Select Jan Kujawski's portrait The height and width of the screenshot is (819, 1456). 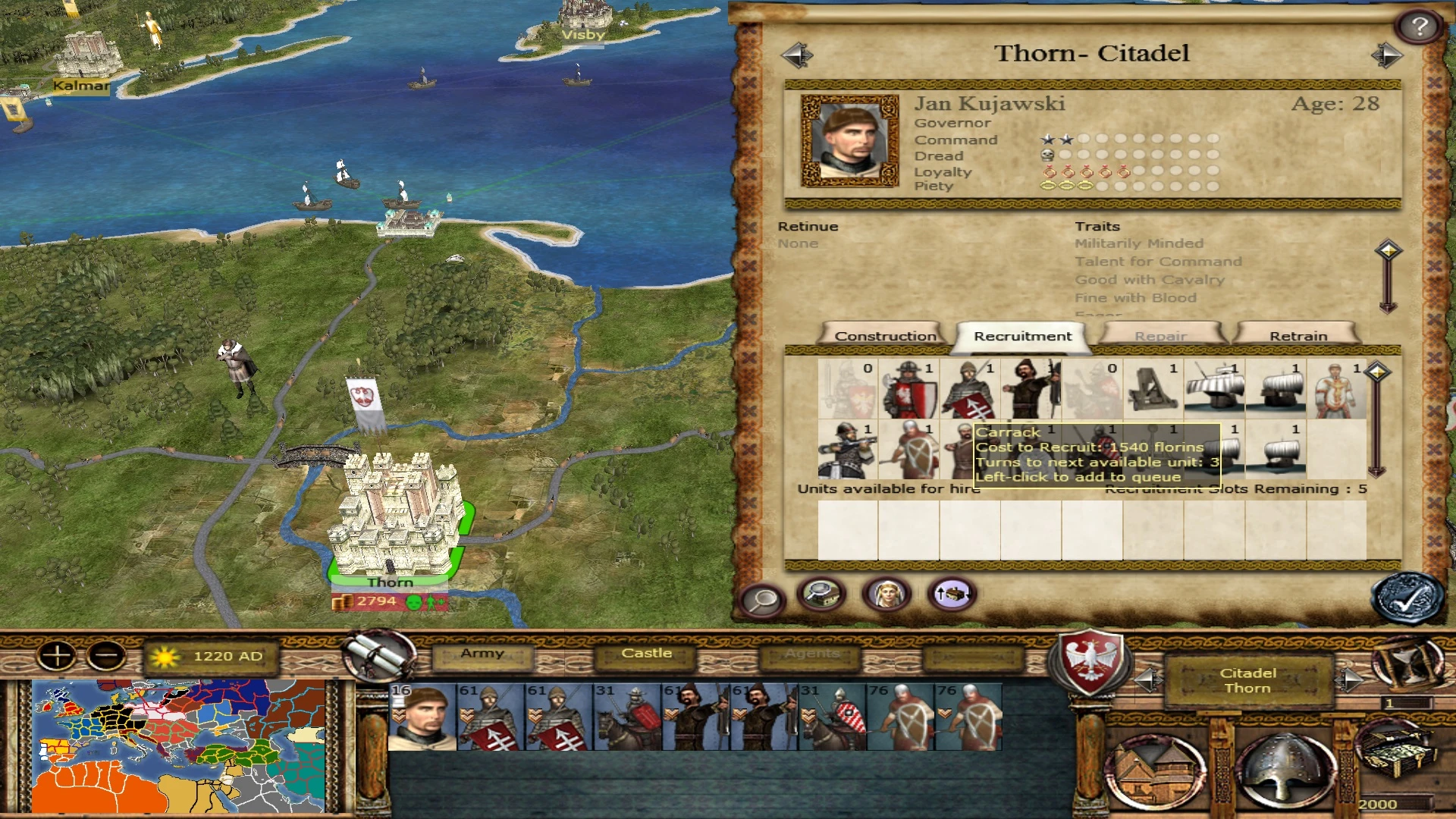pyautogui.click(x=849, y=141)
